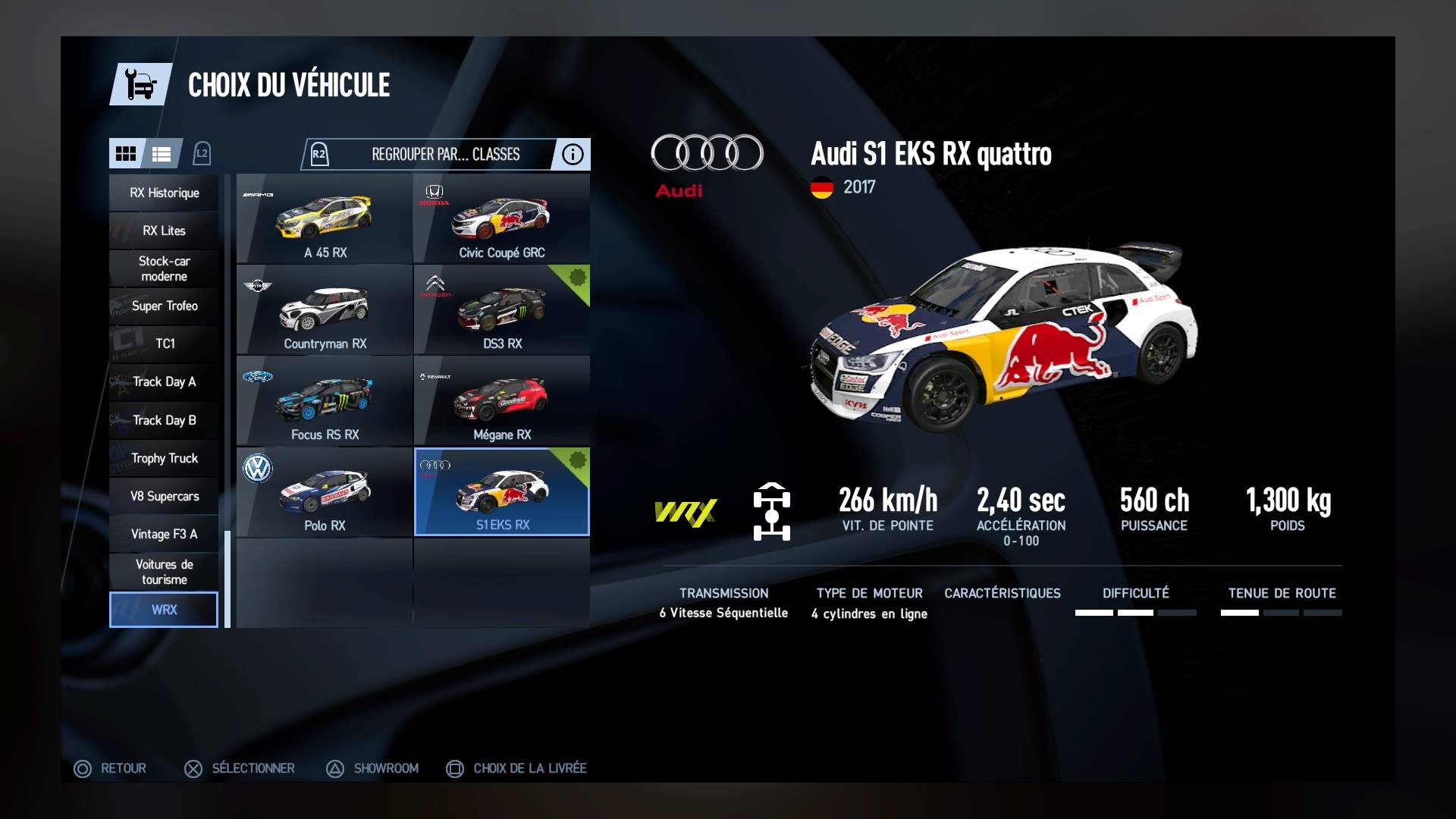Image resolution: width=1456 pixels, height=819 pixels.
Task: Open the Regrouper par Classes selector
Action: pos(445,155)
